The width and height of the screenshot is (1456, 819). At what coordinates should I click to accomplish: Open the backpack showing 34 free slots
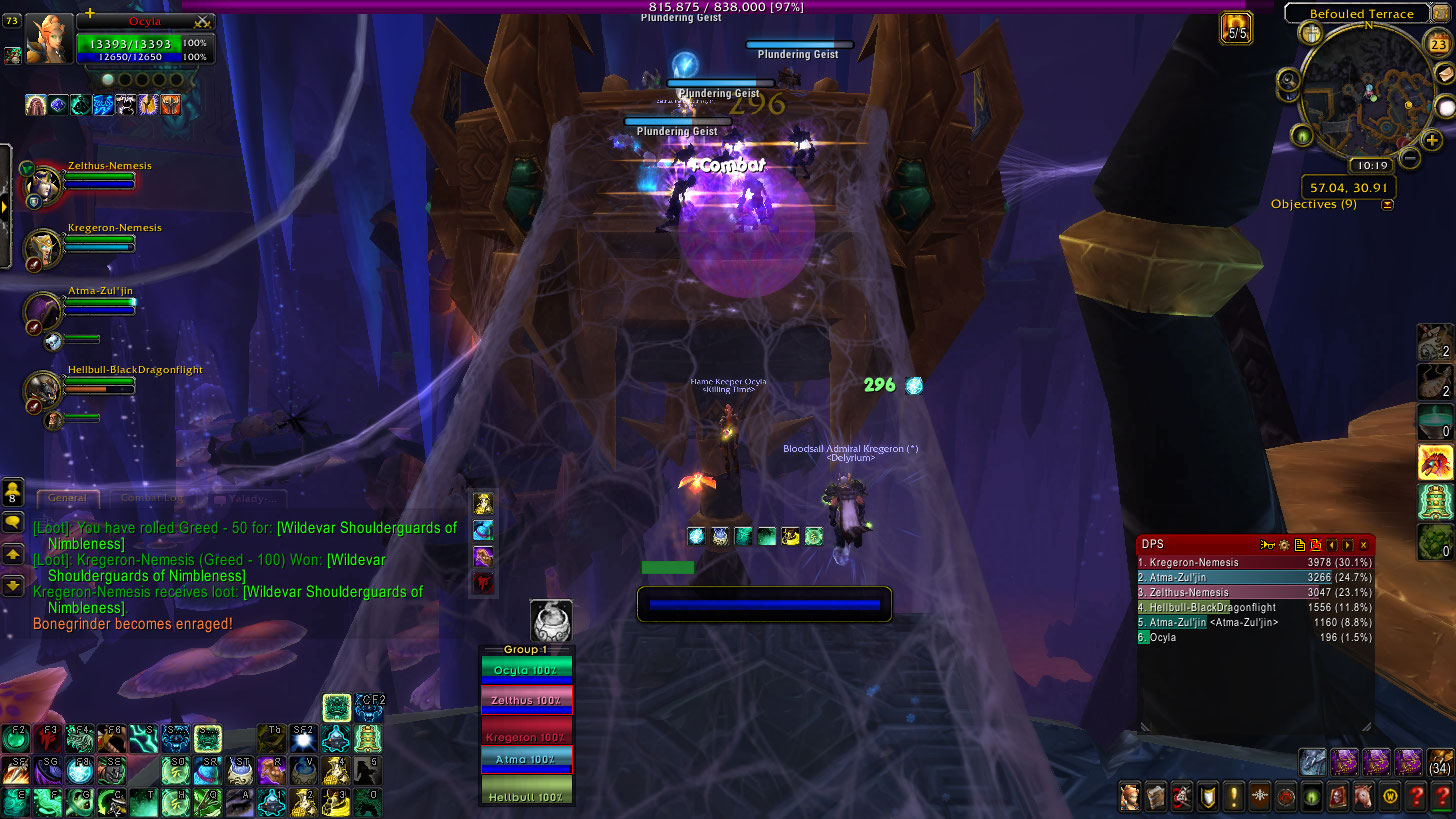pos(1440,760)
